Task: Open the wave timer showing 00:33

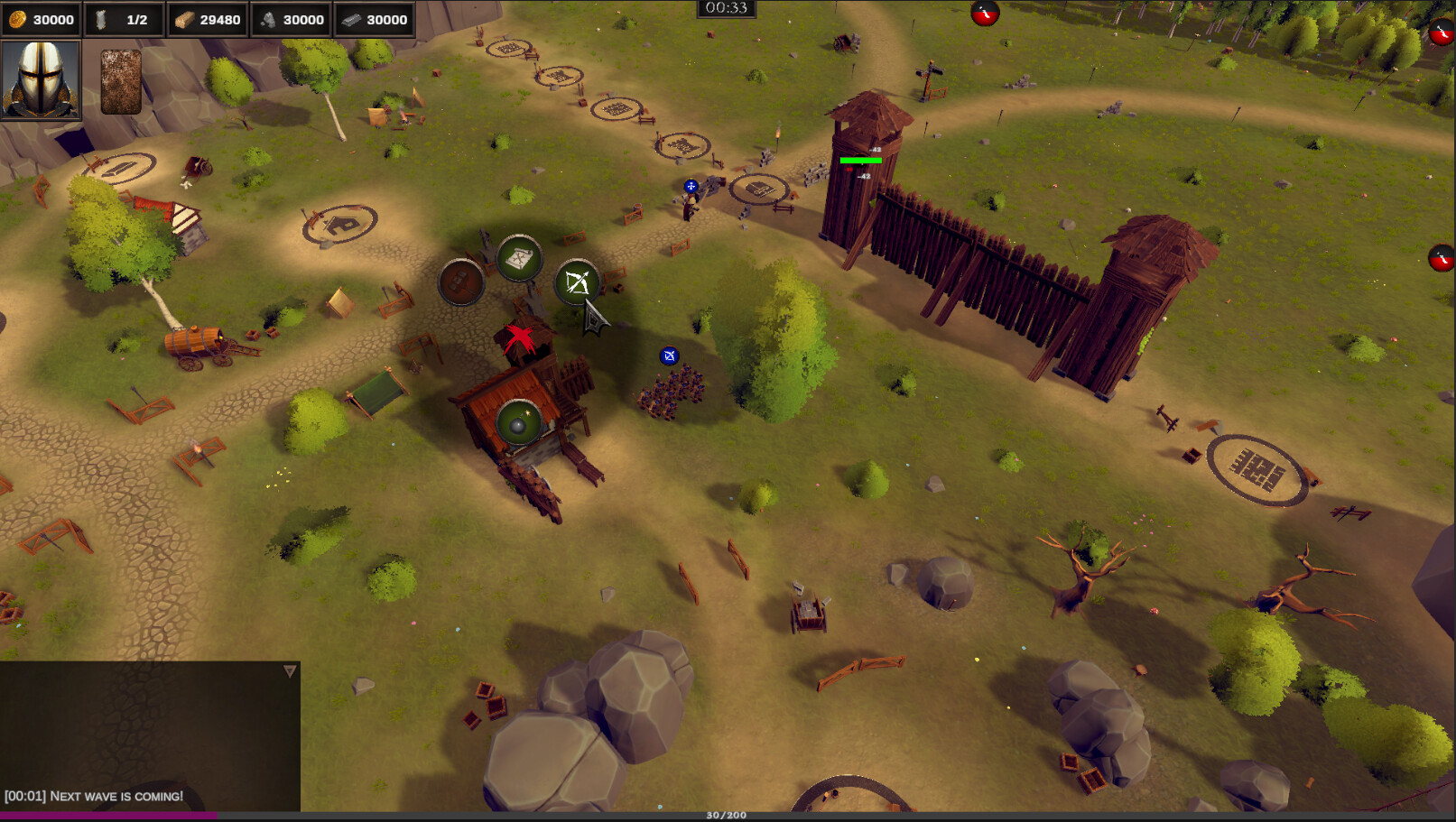Action: point(728,9)
